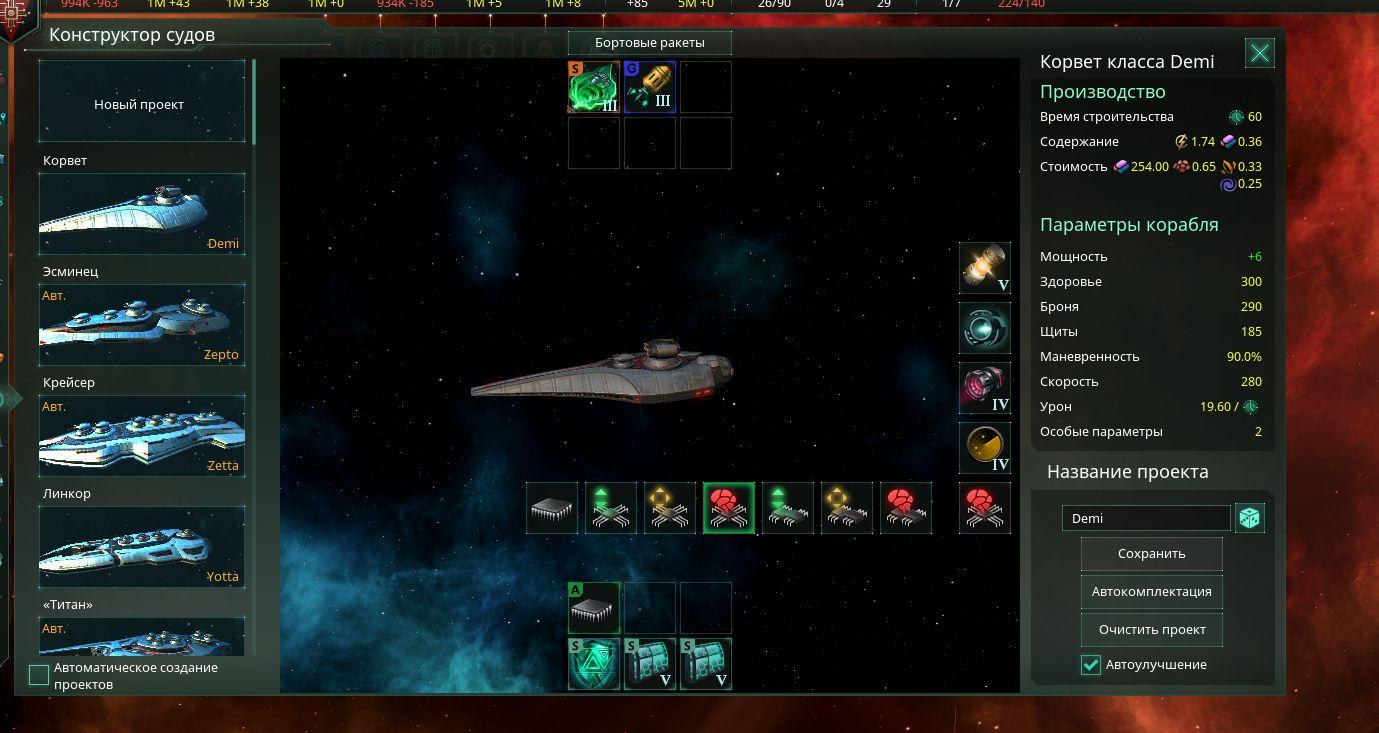Edit the project name field Demi
Screen dimensions: 1379x733
[x=1146, y=518]
